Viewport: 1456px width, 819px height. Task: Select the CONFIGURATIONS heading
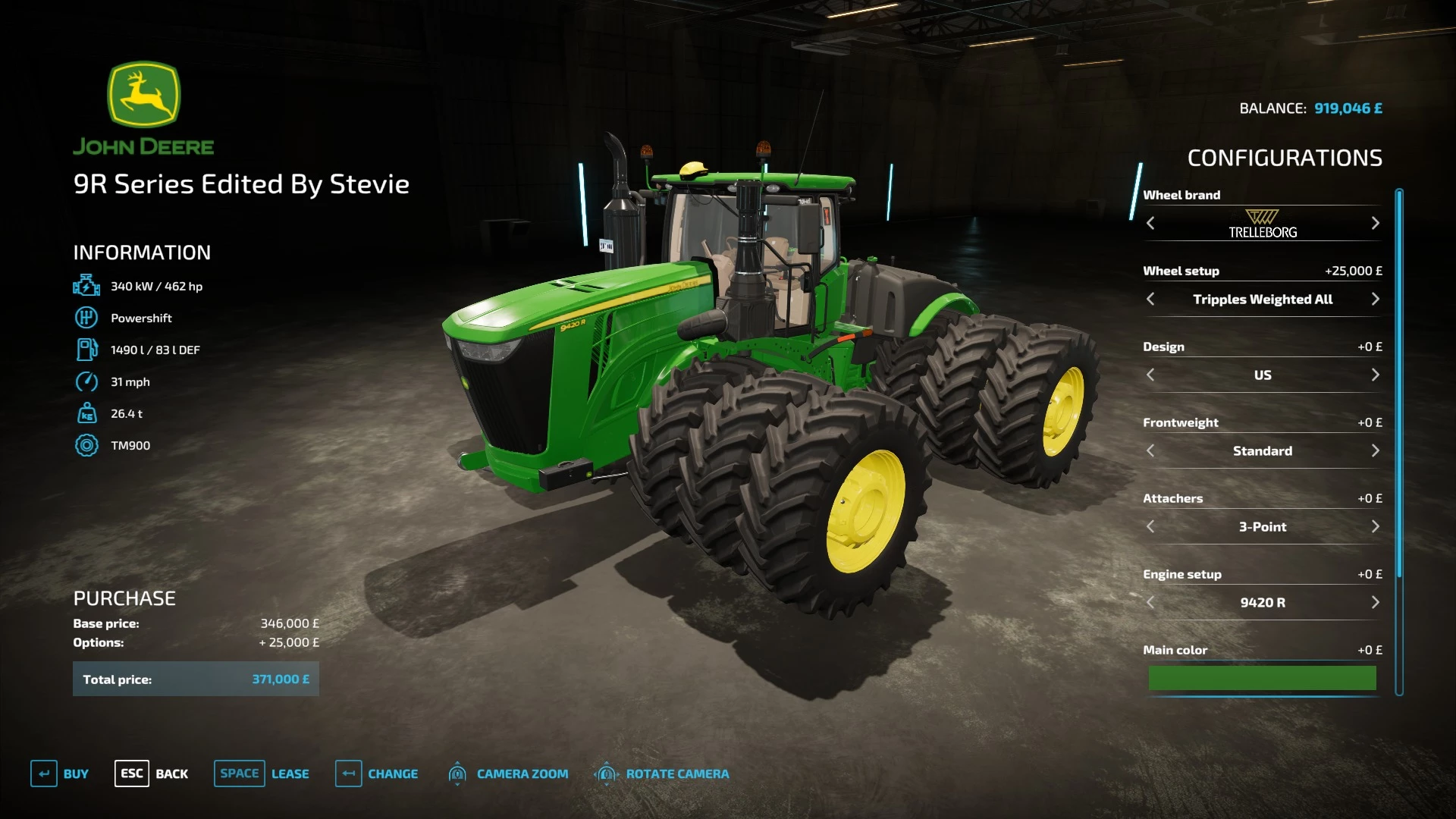click(x=1285, y=158)
